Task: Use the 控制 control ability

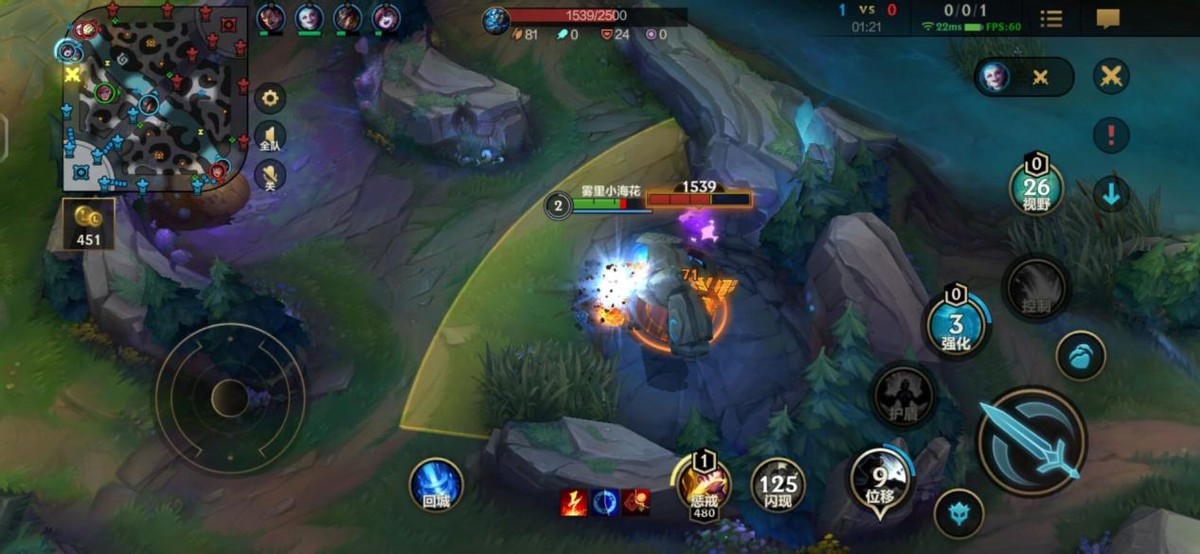Action: (x=1035, y=288)
